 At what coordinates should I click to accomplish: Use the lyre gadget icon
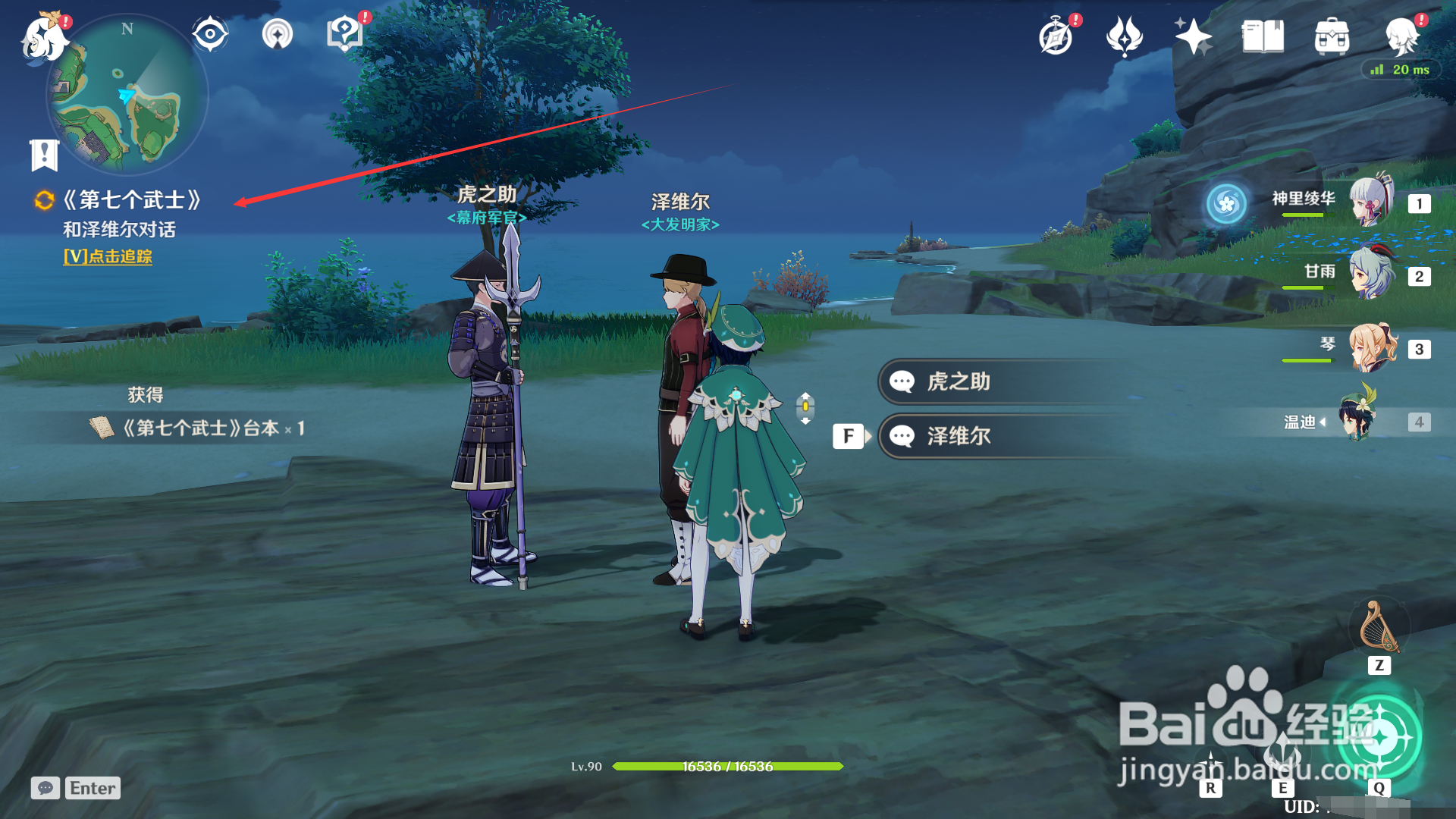tap(1379, 628)
